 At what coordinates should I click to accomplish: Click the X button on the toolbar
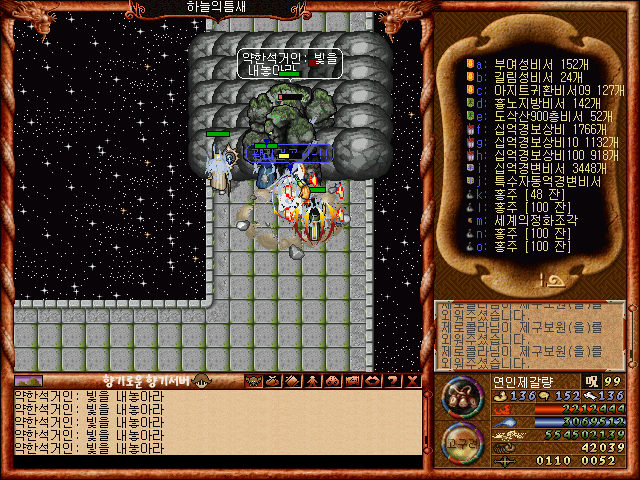pyautogui.click(x=412, y=380)
